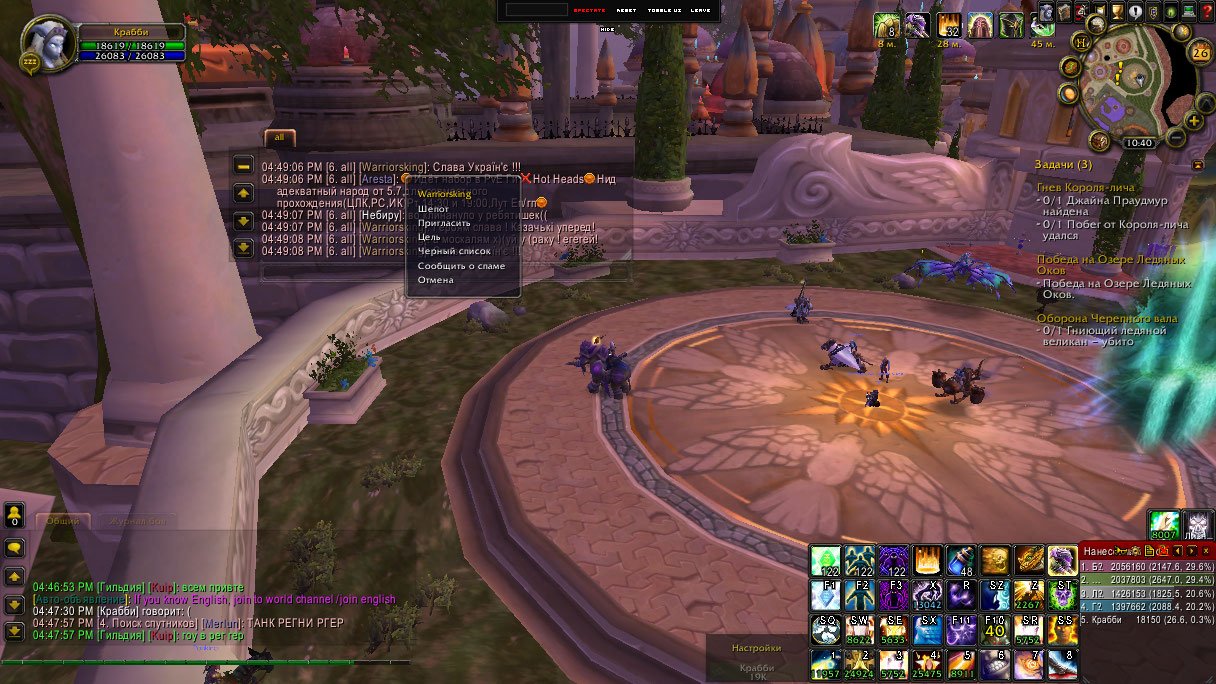
Task: Switch to the 'all' chat tab
Action: tap(280, 137)
